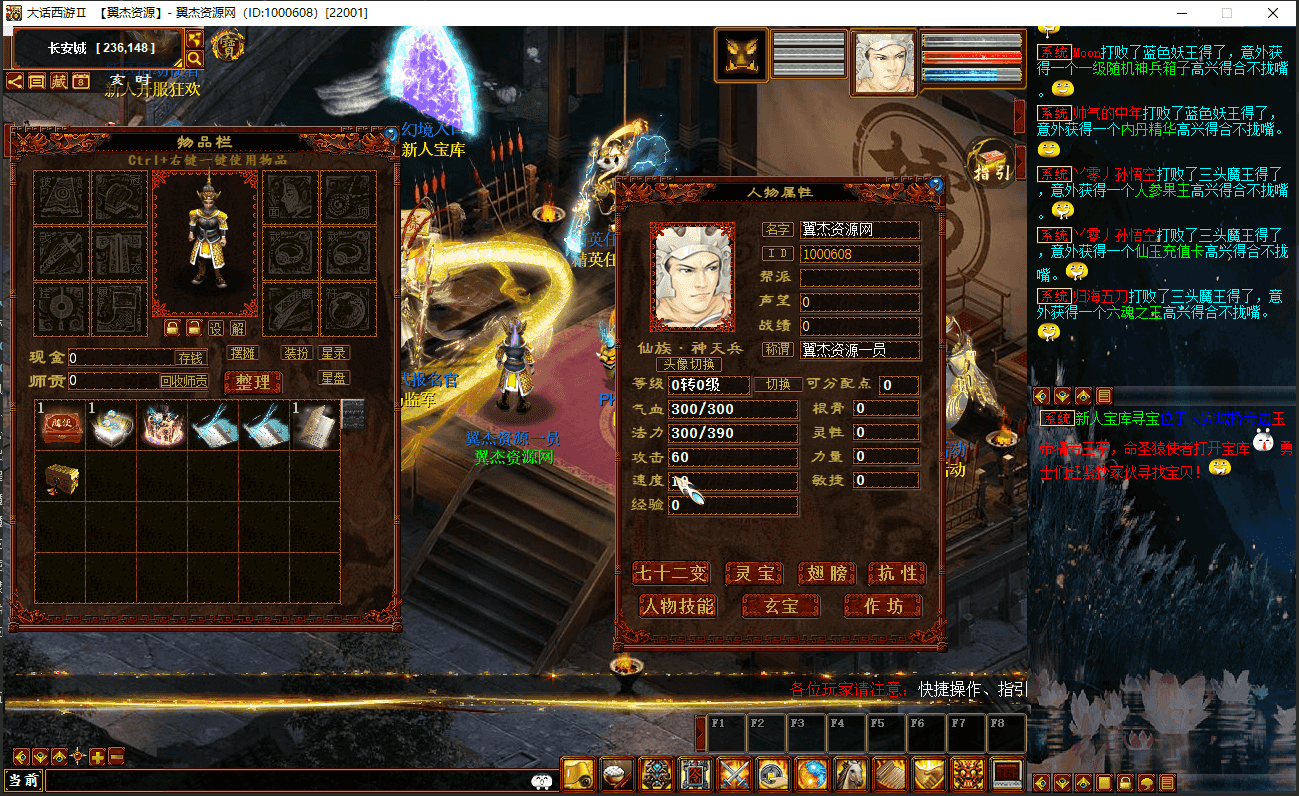1299x796 pixels.
Task: Open the 七十二变 transformations button
Action: [x=671, y=573]
